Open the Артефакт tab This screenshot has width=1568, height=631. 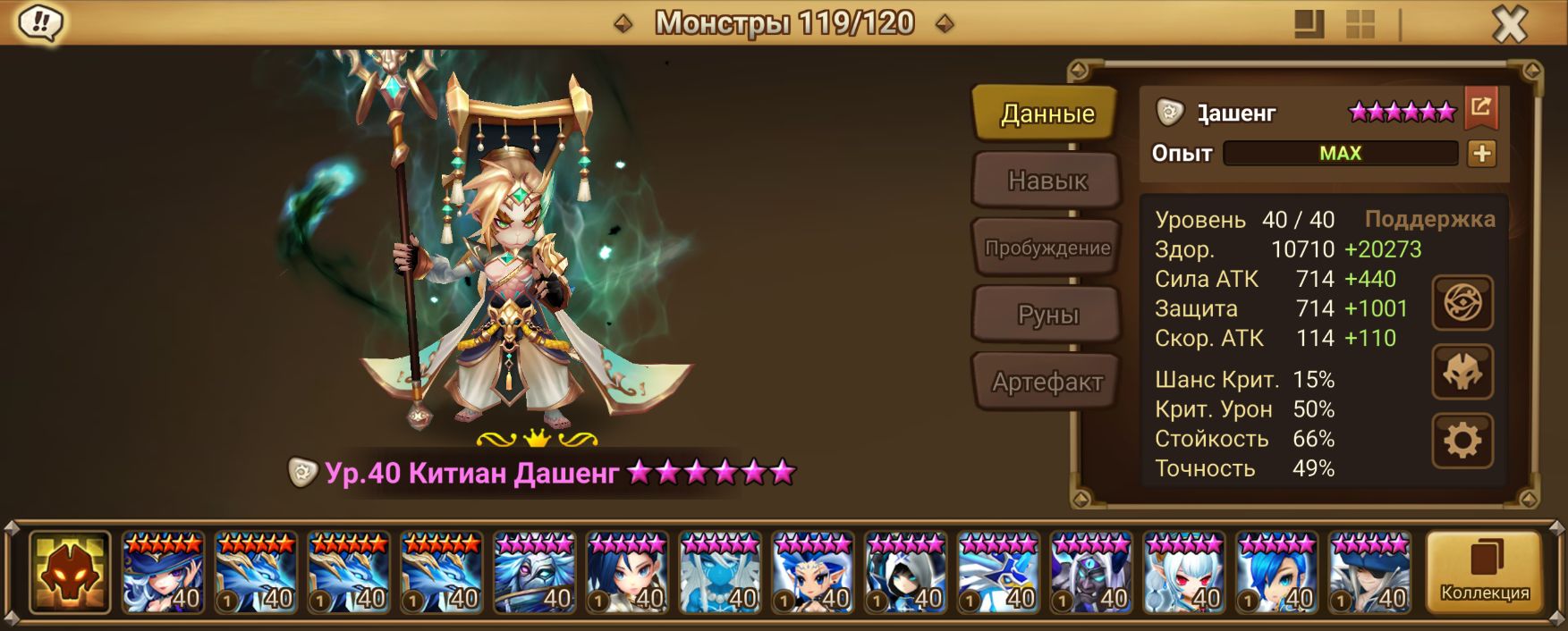coord(1047,382)
